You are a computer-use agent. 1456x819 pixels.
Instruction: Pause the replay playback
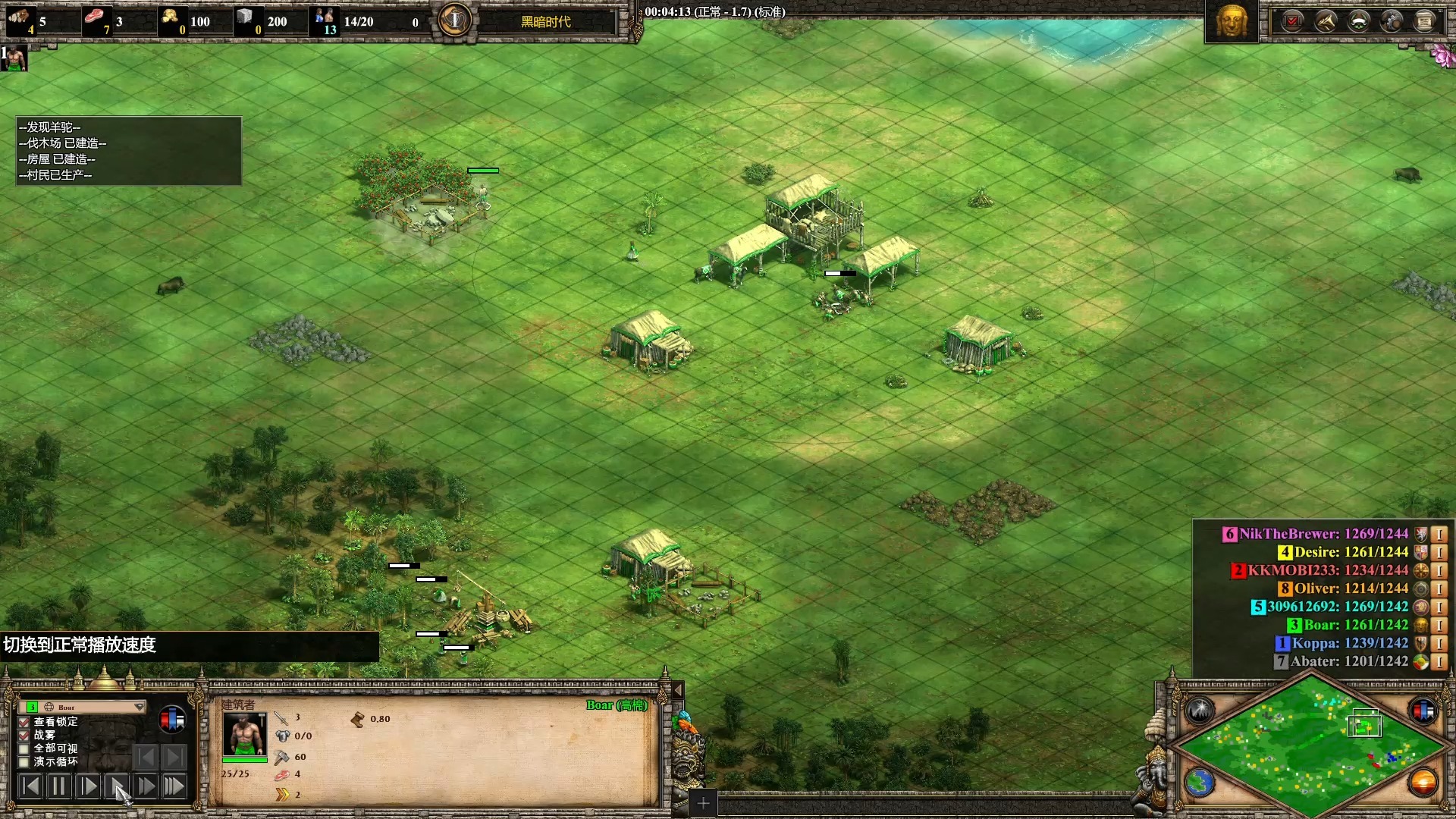coord(58,786)
